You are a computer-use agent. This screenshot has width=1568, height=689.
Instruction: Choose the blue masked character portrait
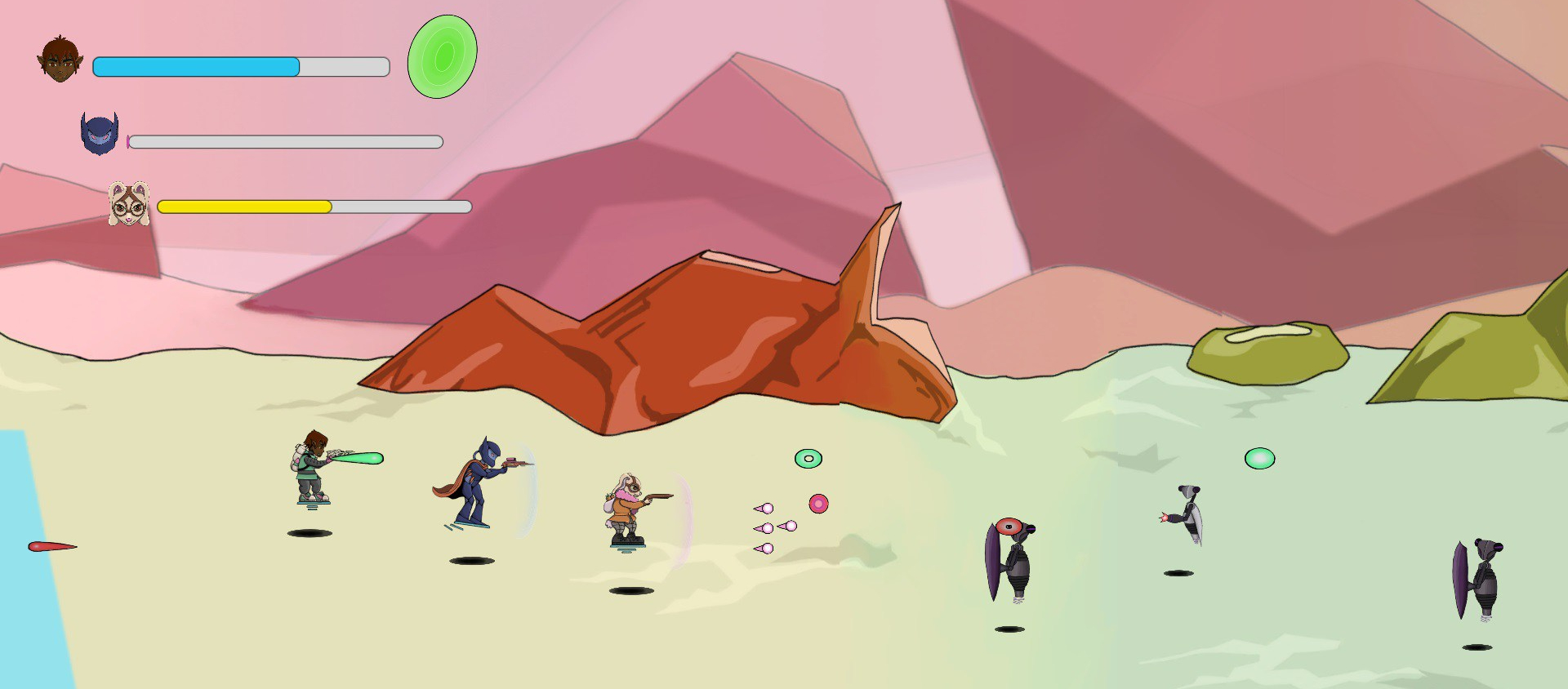[x=100, y=134]
